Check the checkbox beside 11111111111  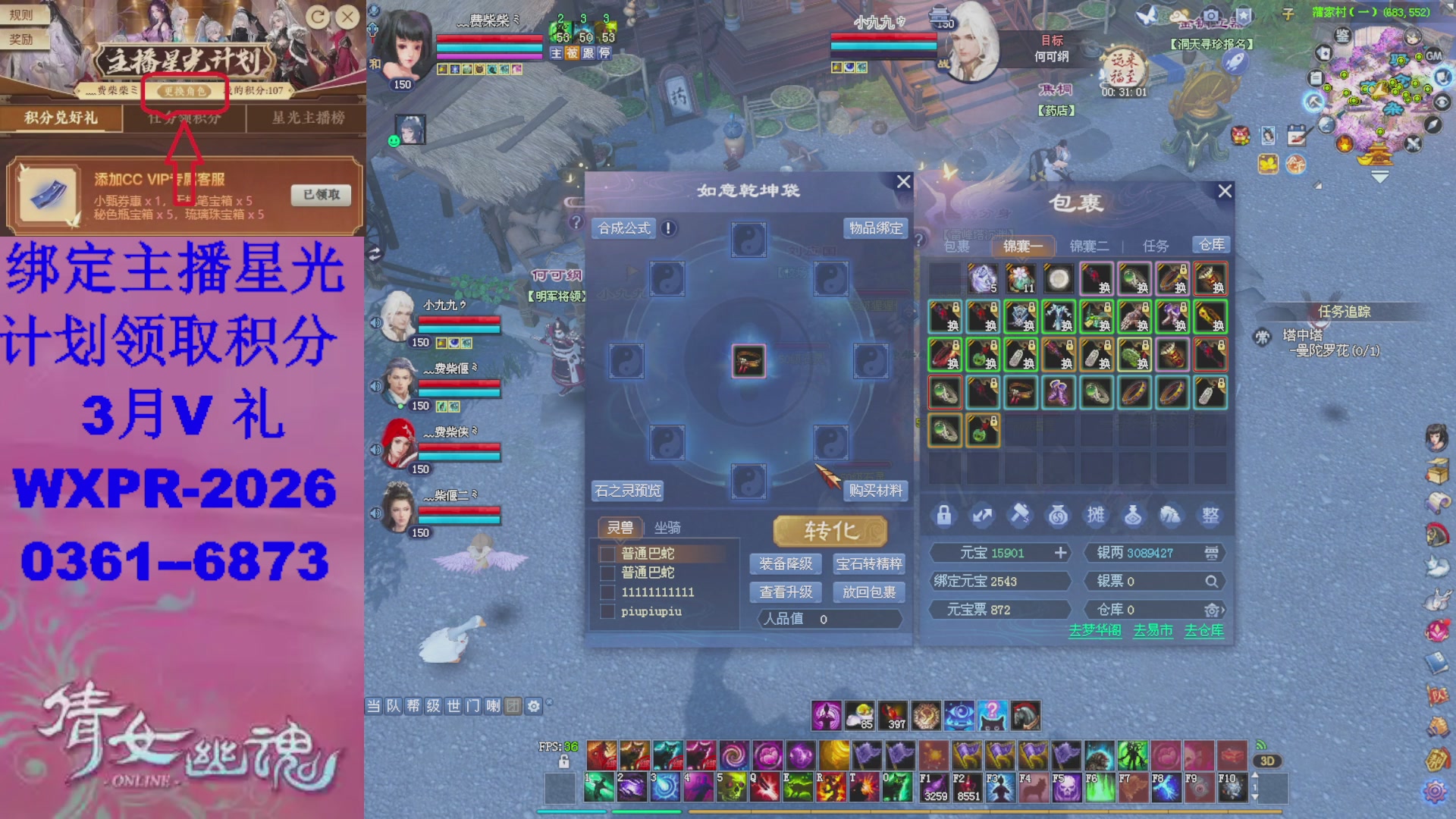point(607,592)
